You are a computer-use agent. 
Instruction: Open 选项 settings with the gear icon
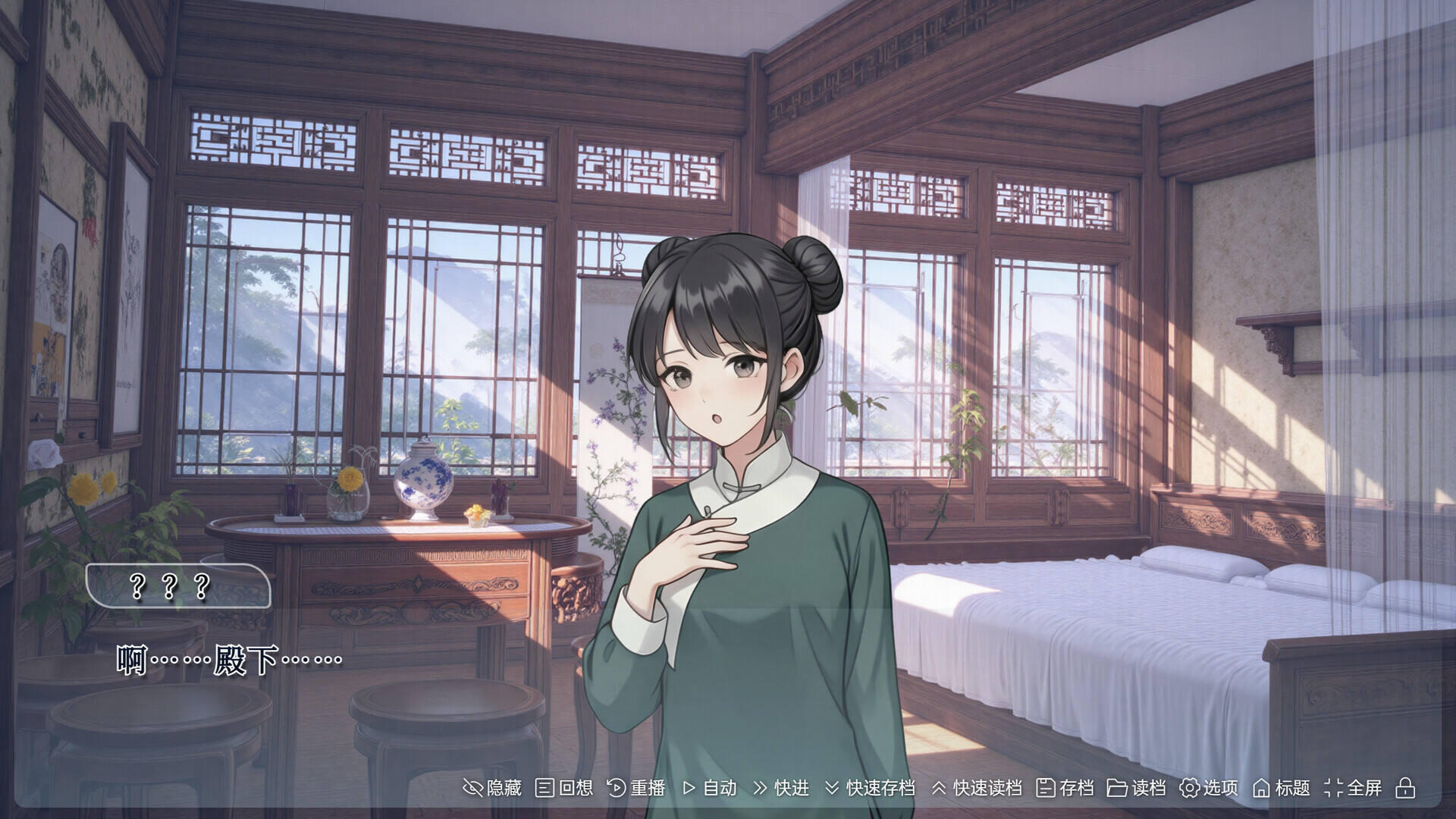(x=1189, y=789)
